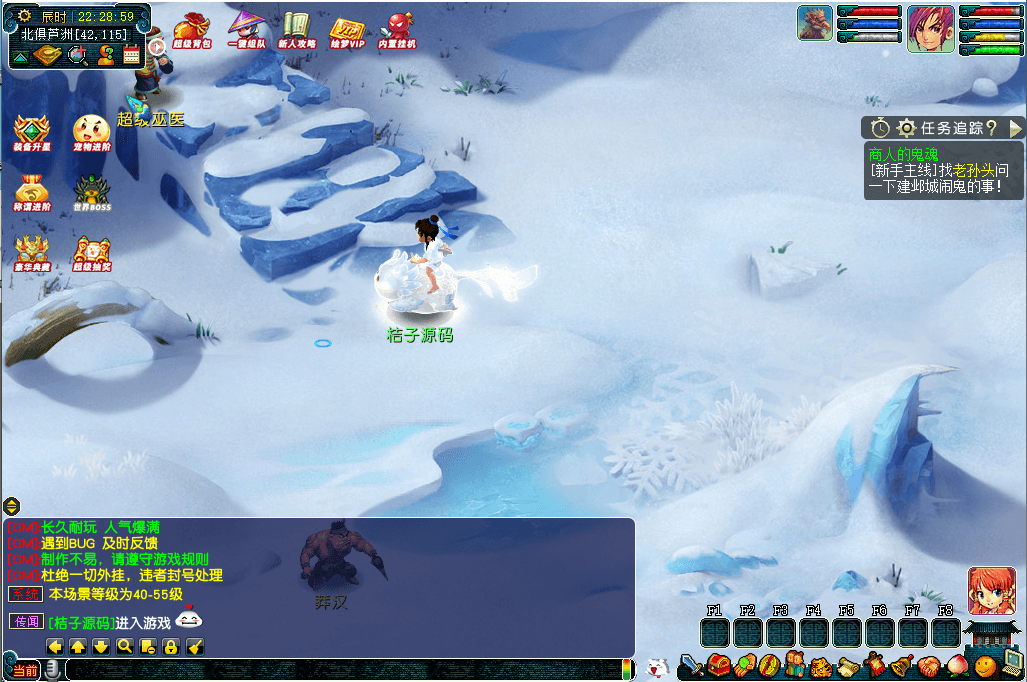Open 装备升星 equipment upgrade
Viewport: 1027px width, 682px height.
[x=31, y=134]
